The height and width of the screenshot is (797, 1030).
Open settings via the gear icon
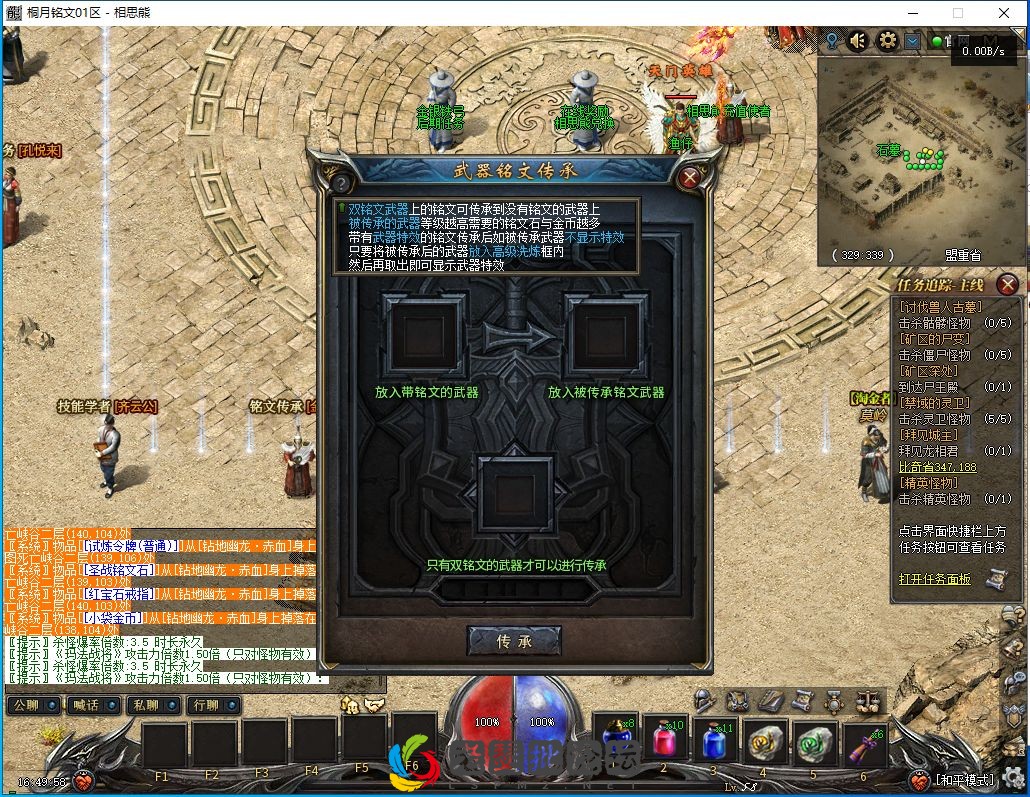[x=886, y=41]
